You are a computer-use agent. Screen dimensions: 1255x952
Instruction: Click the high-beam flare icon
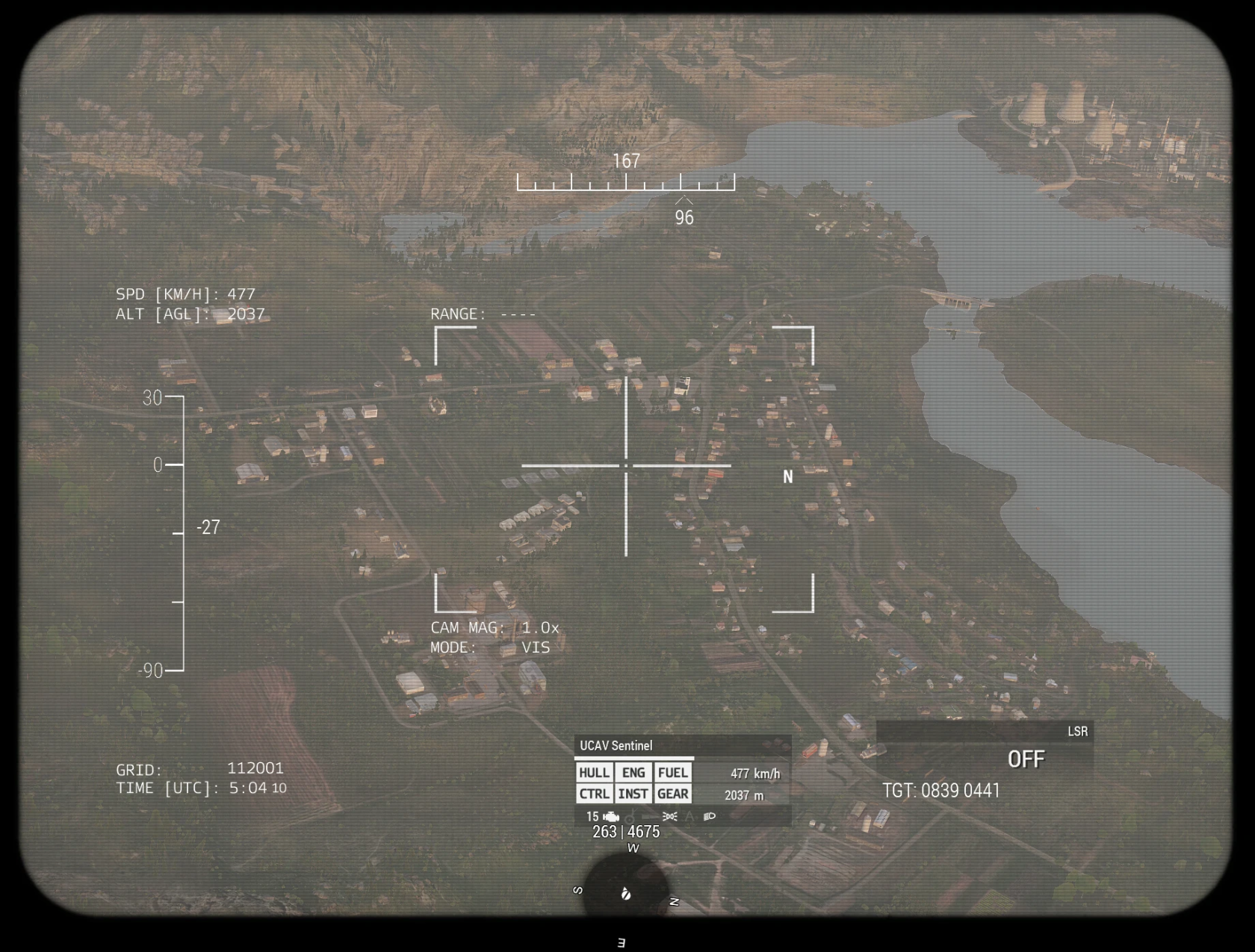click(669, 816)
